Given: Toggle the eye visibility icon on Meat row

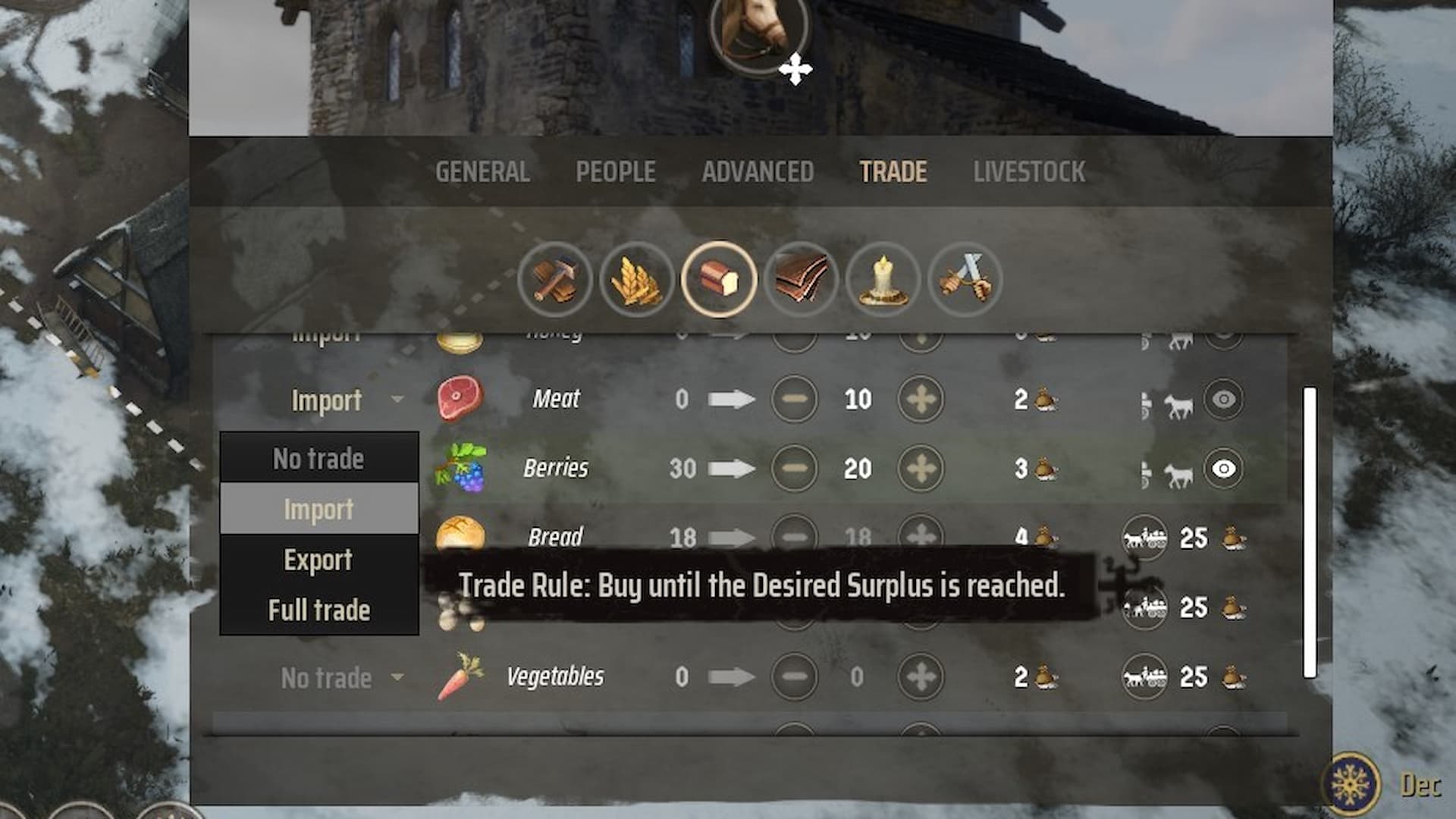Looking at the screenshot, I should 1222,400.
